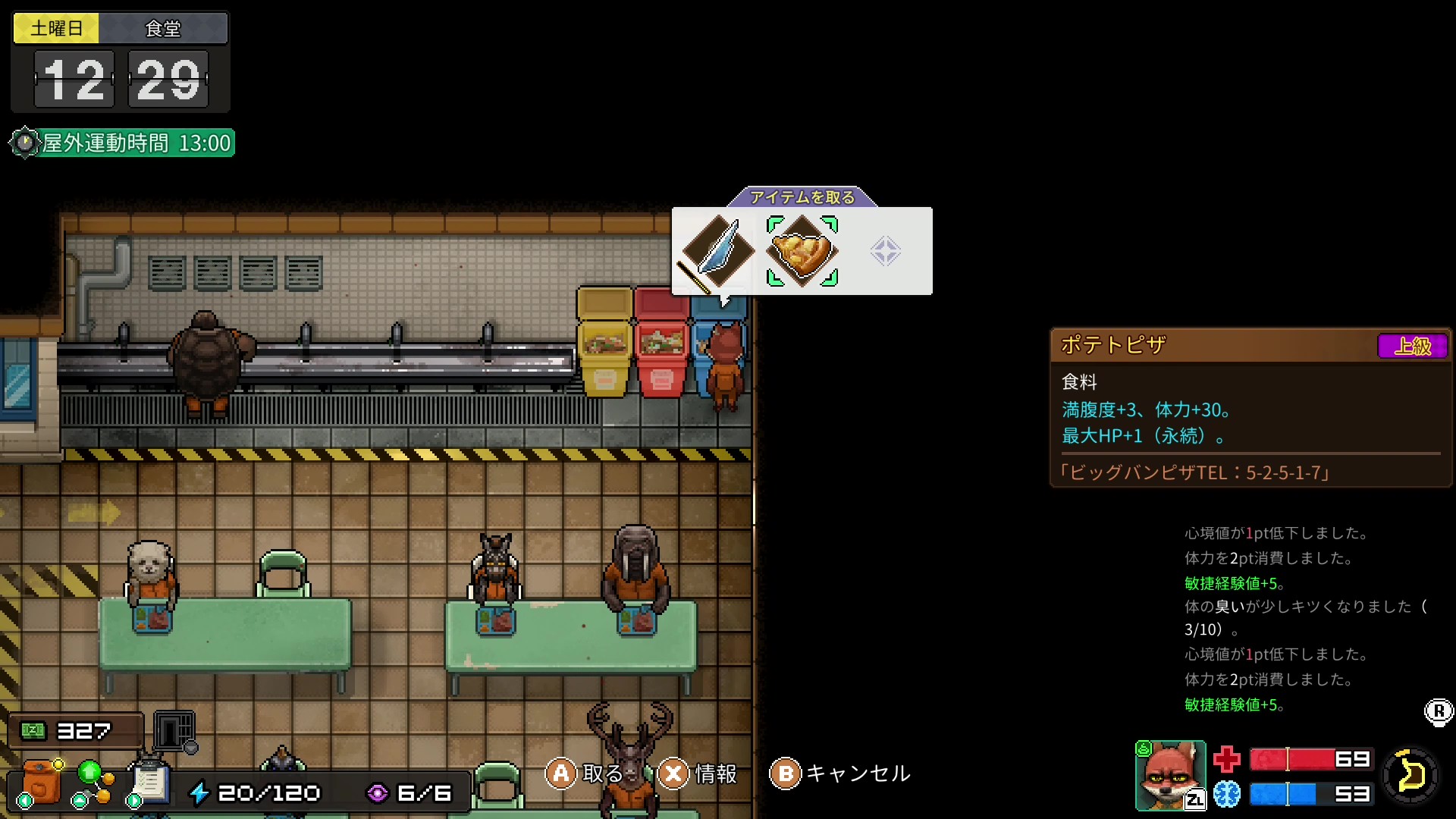Open the outdoor exercise time schedule tracker
Screen dimensions: 1456x819
point(123,143)
